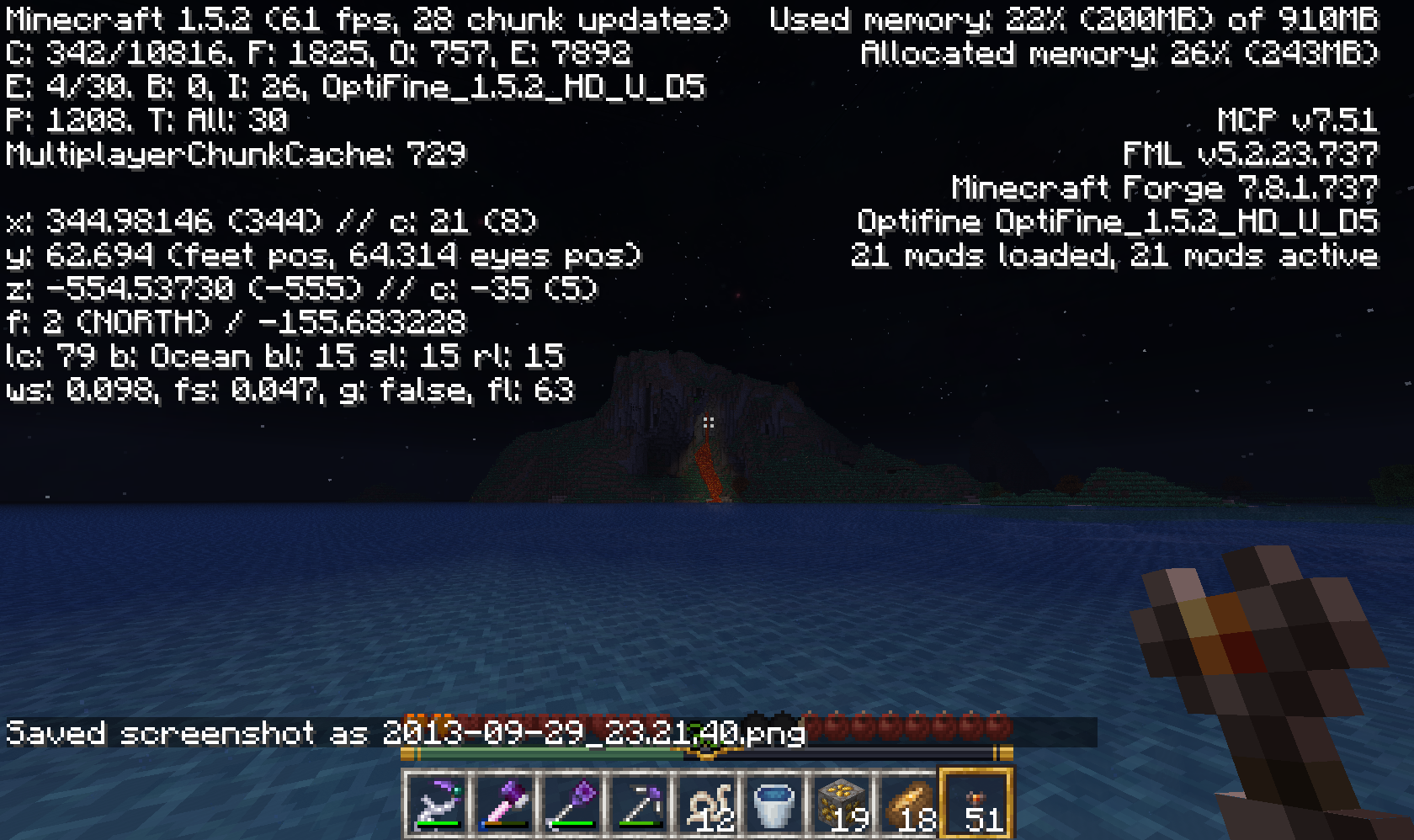Switch to the purple pickaxe slot
The height and width of the screenshot is (840, 1414).
(640, 804)
